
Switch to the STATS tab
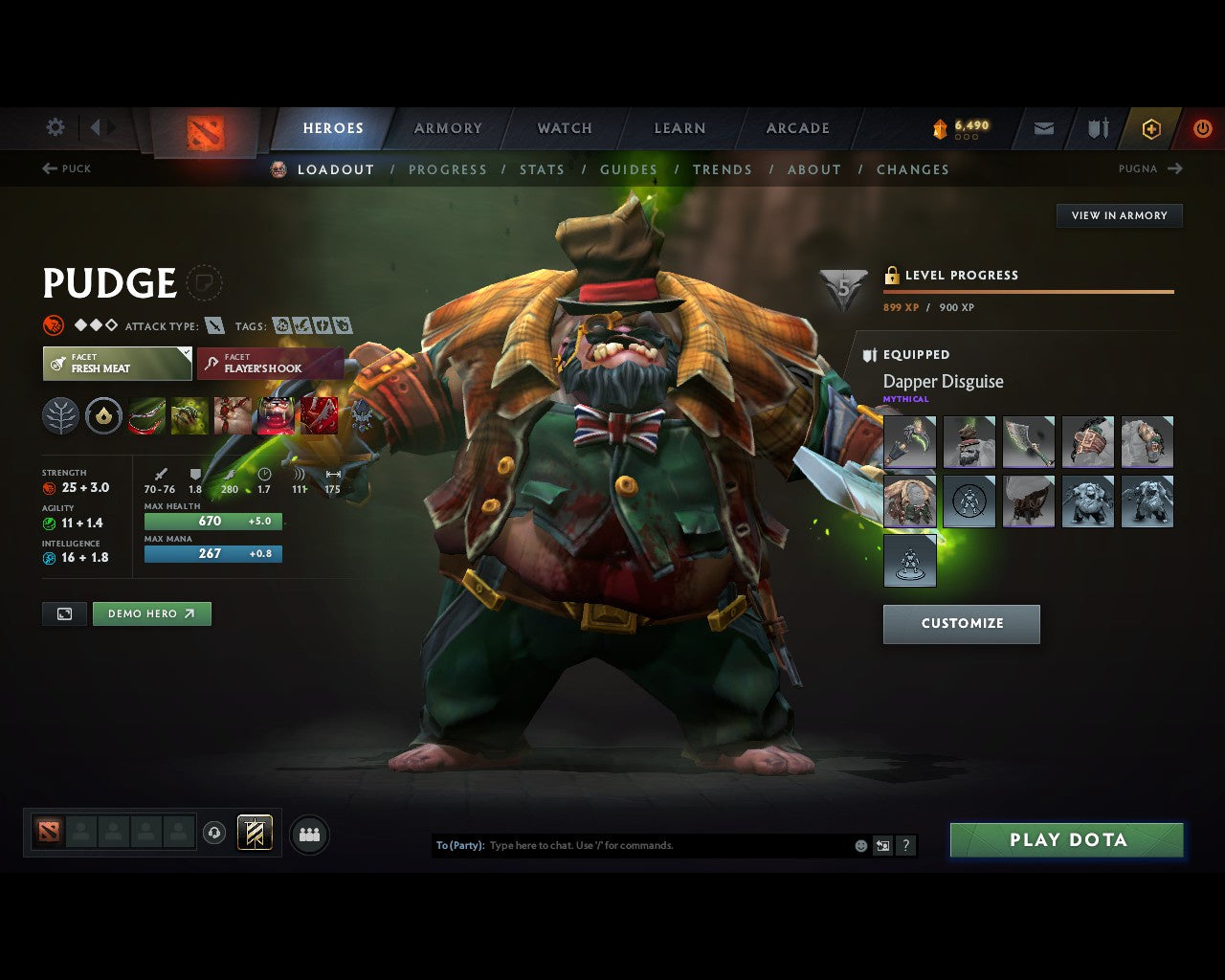pos(543,169)
